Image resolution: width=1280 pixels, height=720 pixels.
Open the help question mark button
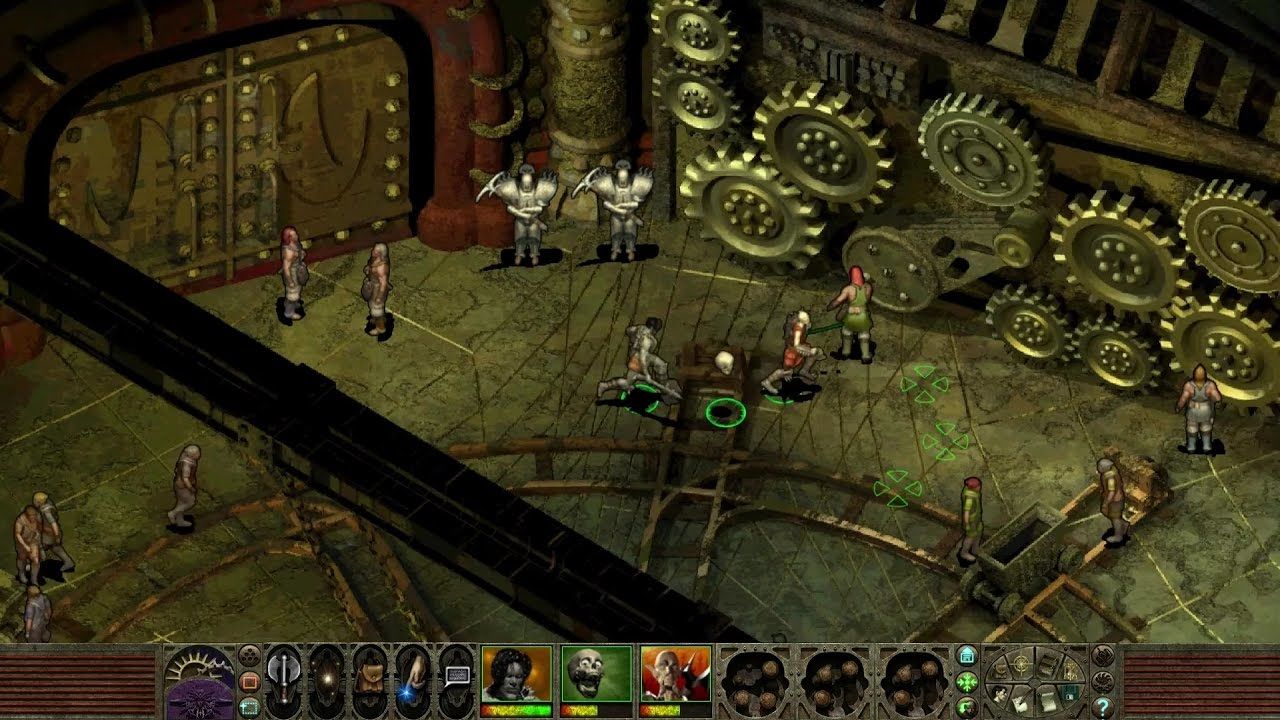coord(1103,707)
